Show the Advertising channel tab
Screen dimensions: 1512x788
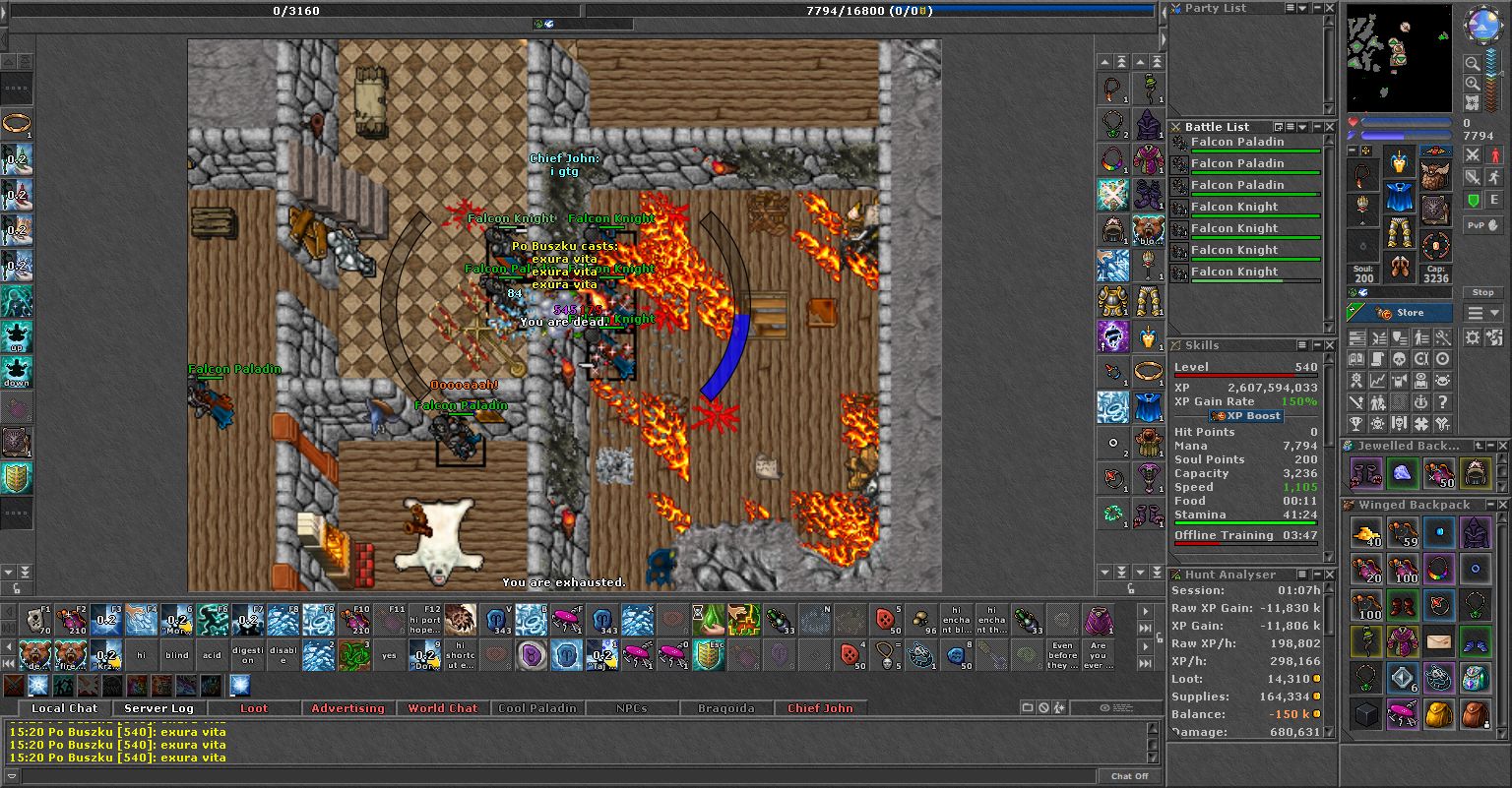point(347,708)
